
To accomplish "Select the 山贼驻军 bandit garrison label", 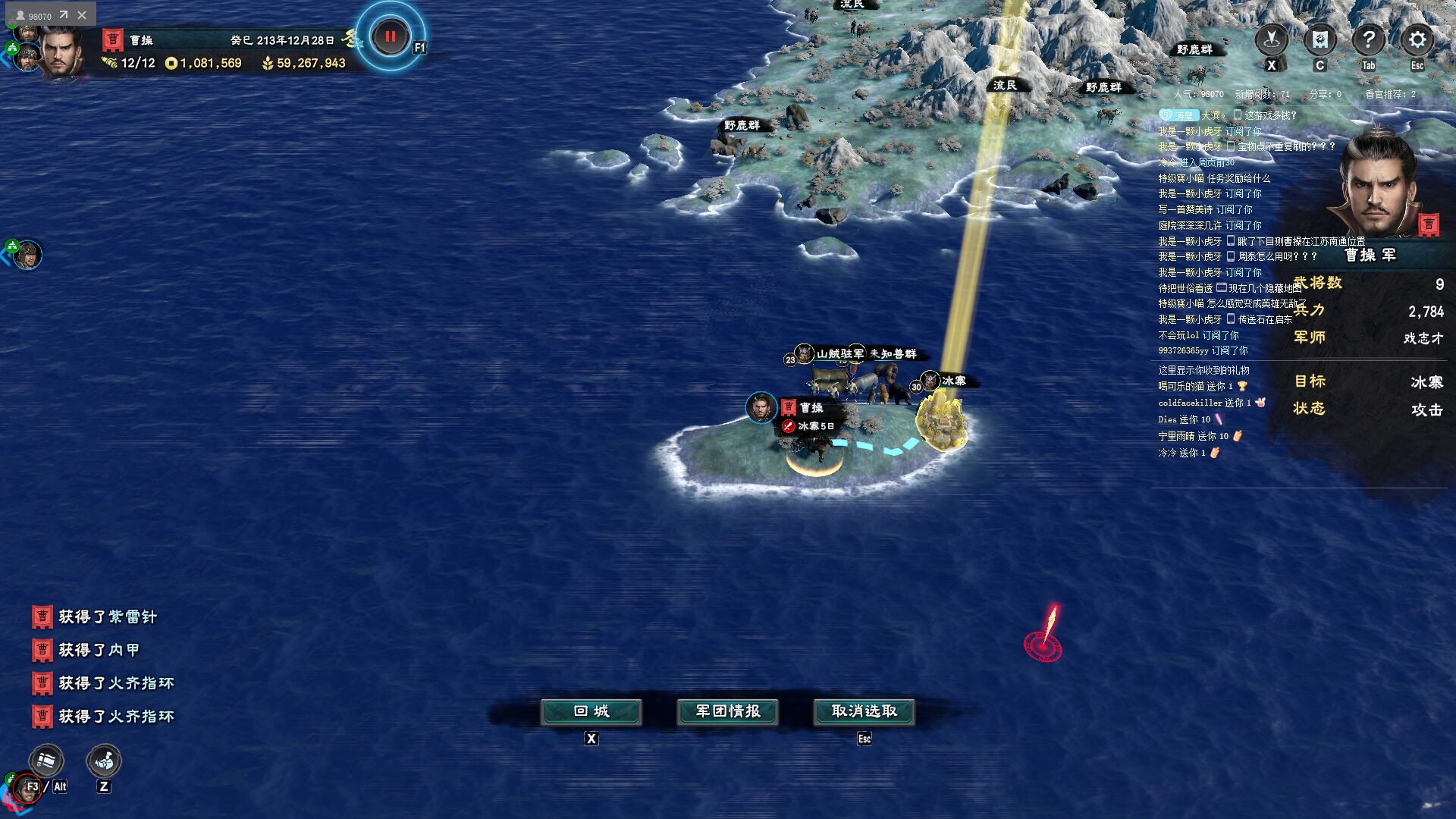I will (839, 353).
